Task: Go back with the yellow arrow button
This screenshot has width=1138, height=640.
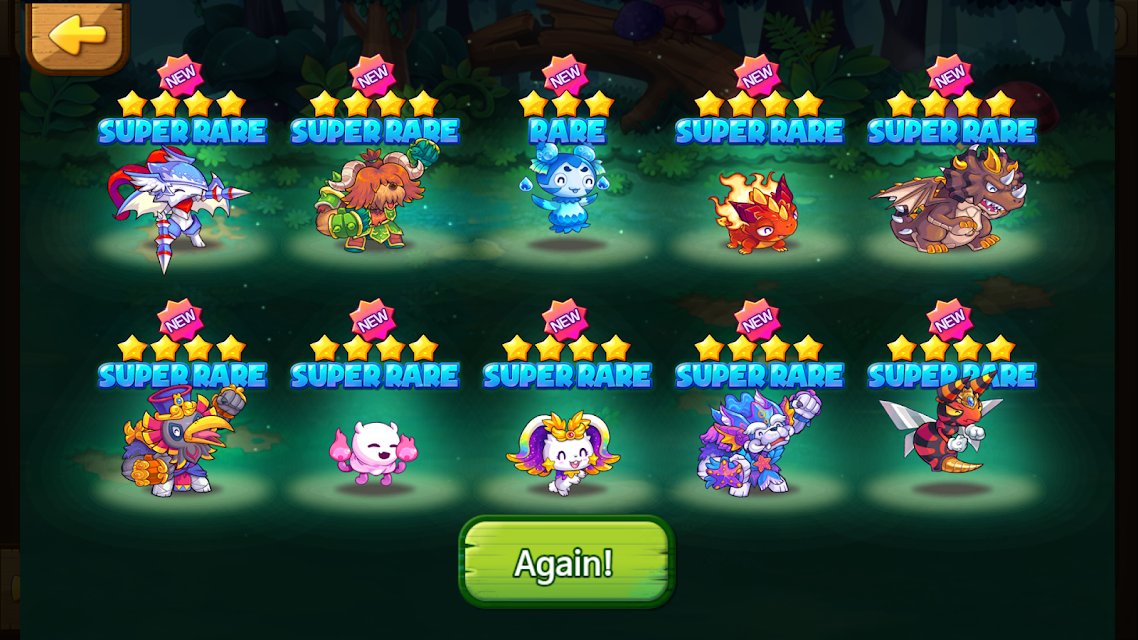Action: pos(77,36)
